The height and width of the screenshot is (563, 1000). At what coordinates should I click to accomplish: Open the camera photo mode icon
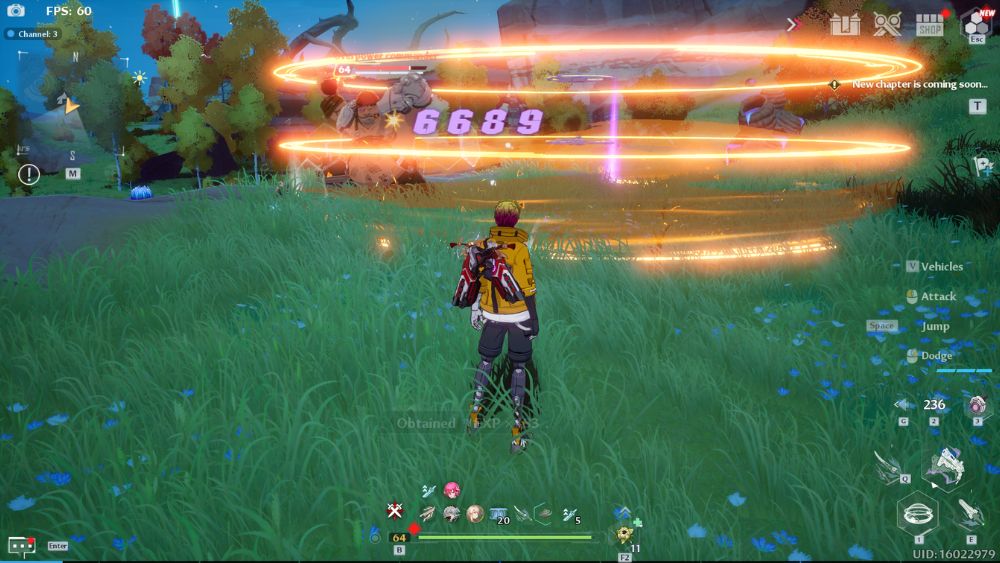point(16,11)
